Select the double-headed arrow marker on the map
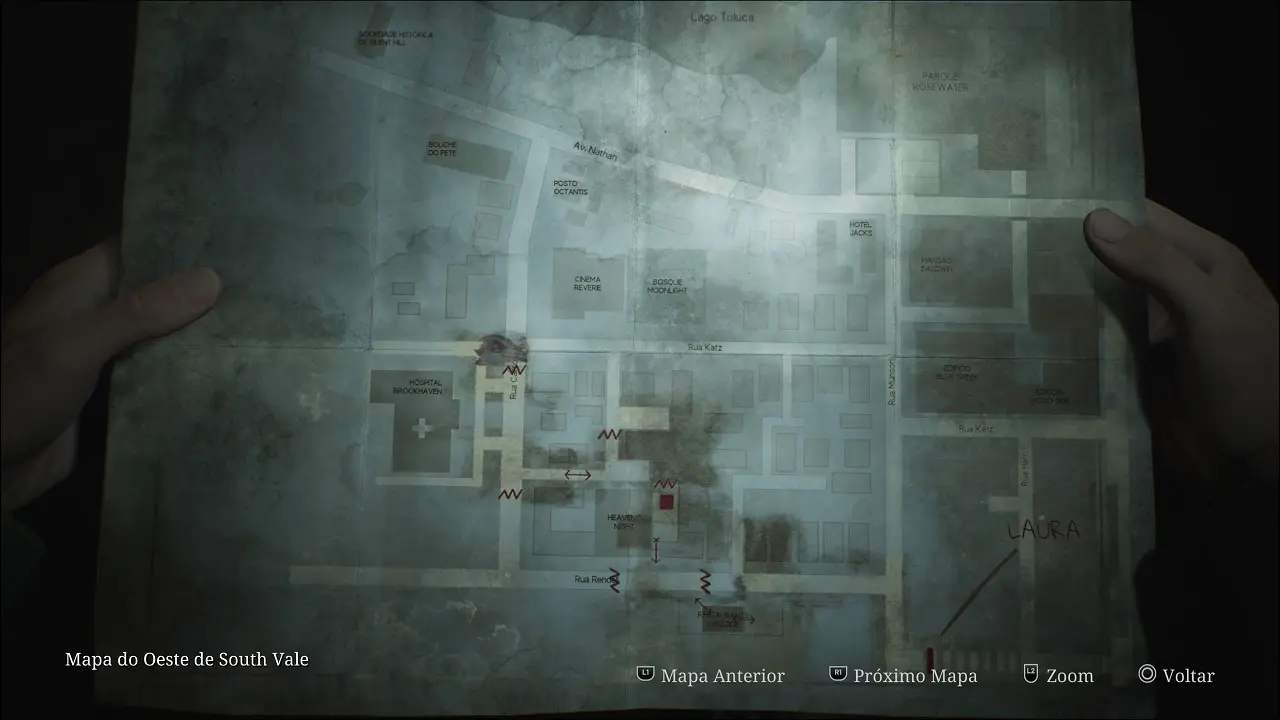Viewport: 1280px width, 720px height. coord(576,474)
